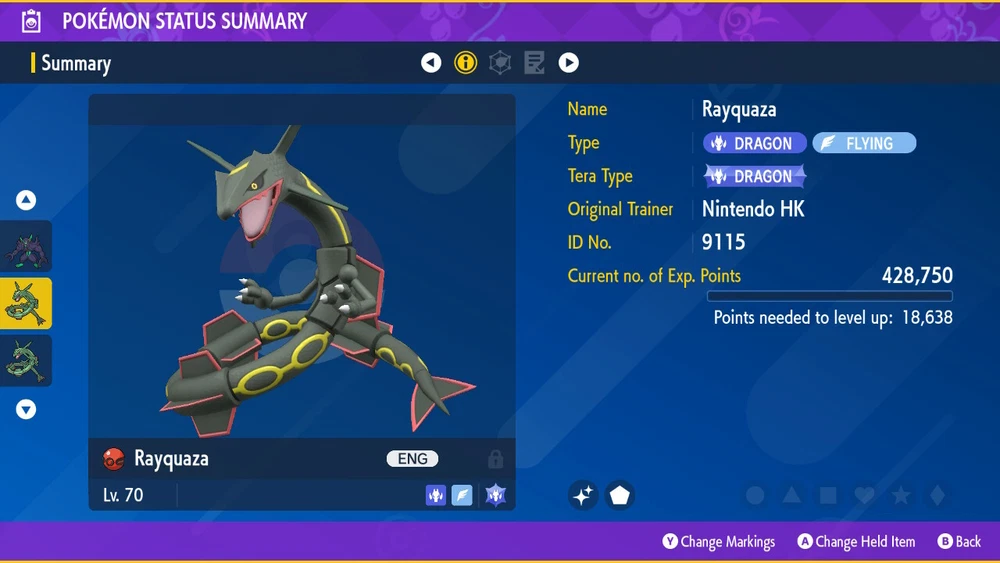1000x563 pixels.
Task: Toggle the square marking
Action: click(x=828, y=495)
